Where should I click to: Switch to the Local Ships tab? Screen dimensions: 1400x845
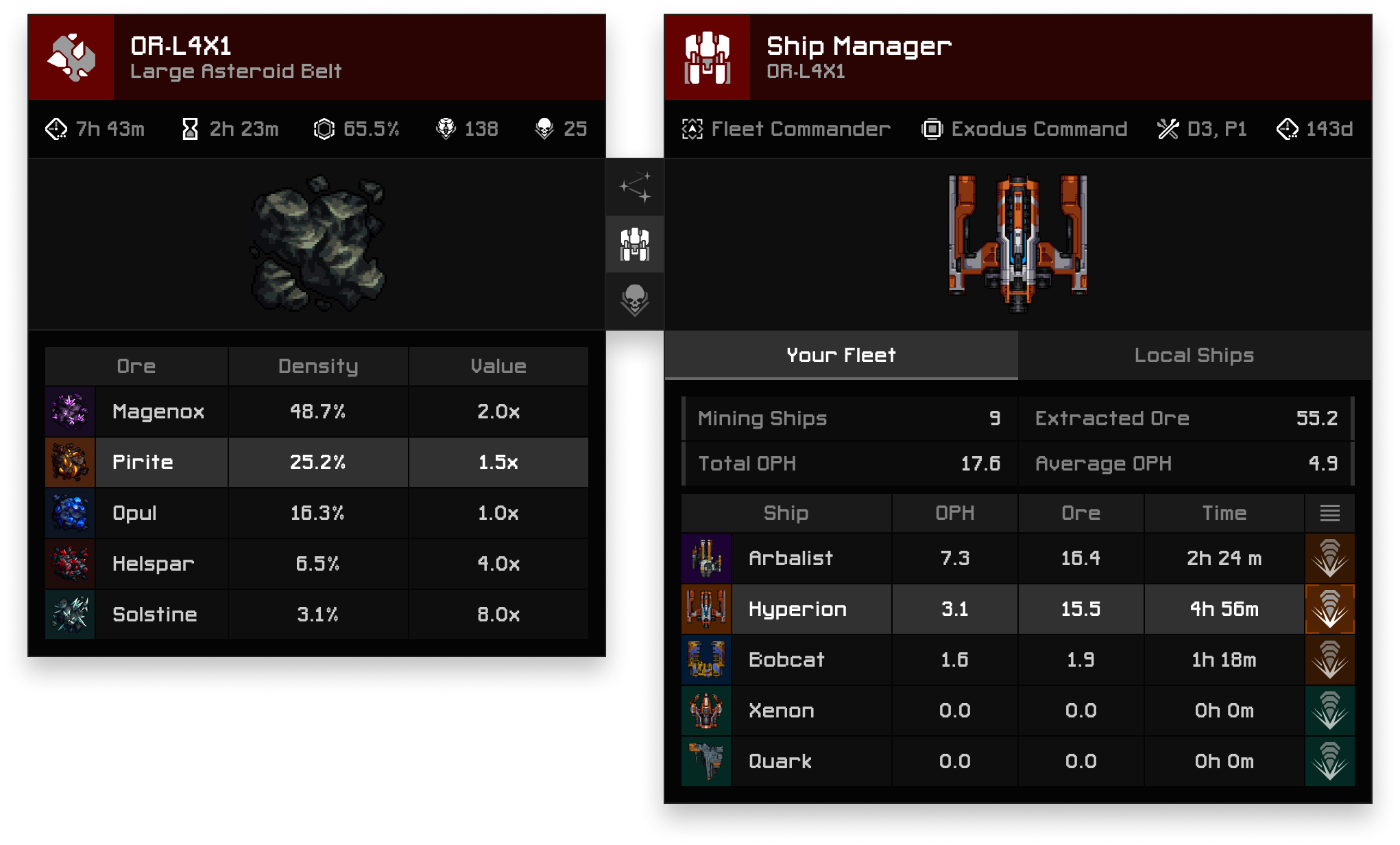pyautogui.click(x=1194, y=355)
